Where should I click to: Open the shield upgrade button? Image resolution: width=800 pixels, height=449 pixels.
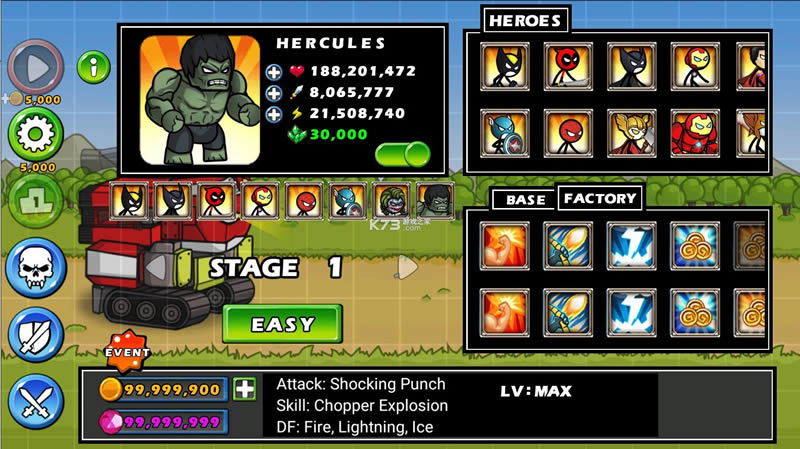(35, 335)
